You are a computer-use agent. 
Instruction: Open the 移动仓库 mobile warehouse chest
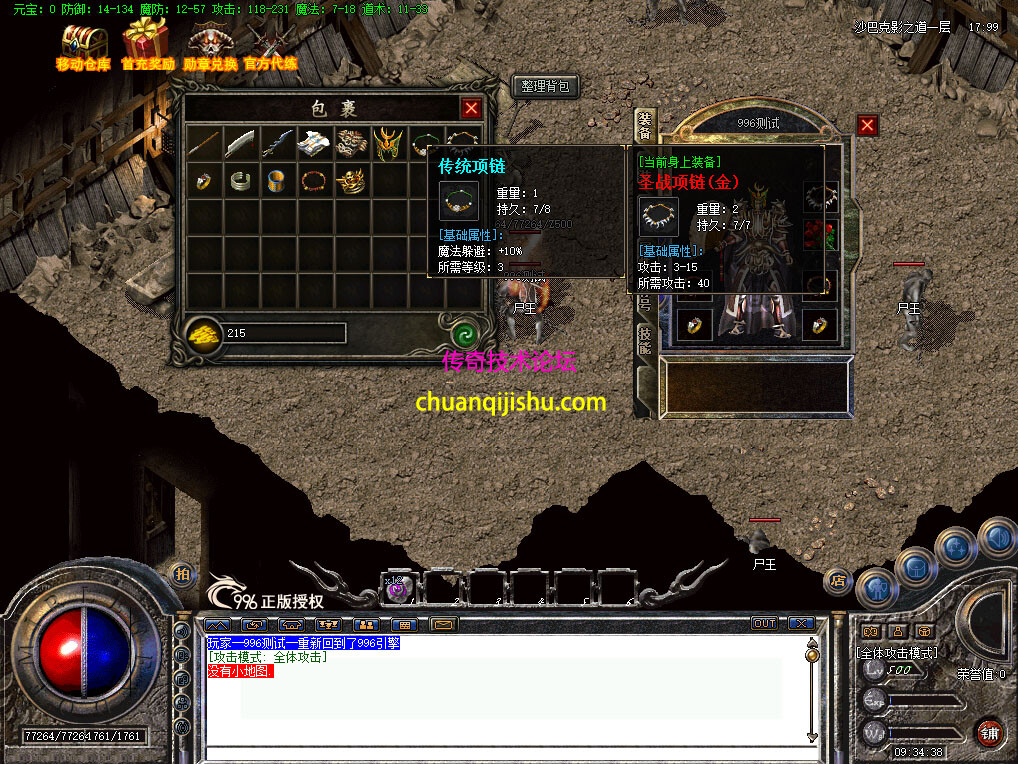pyautogui.click(x=83, y=44)
